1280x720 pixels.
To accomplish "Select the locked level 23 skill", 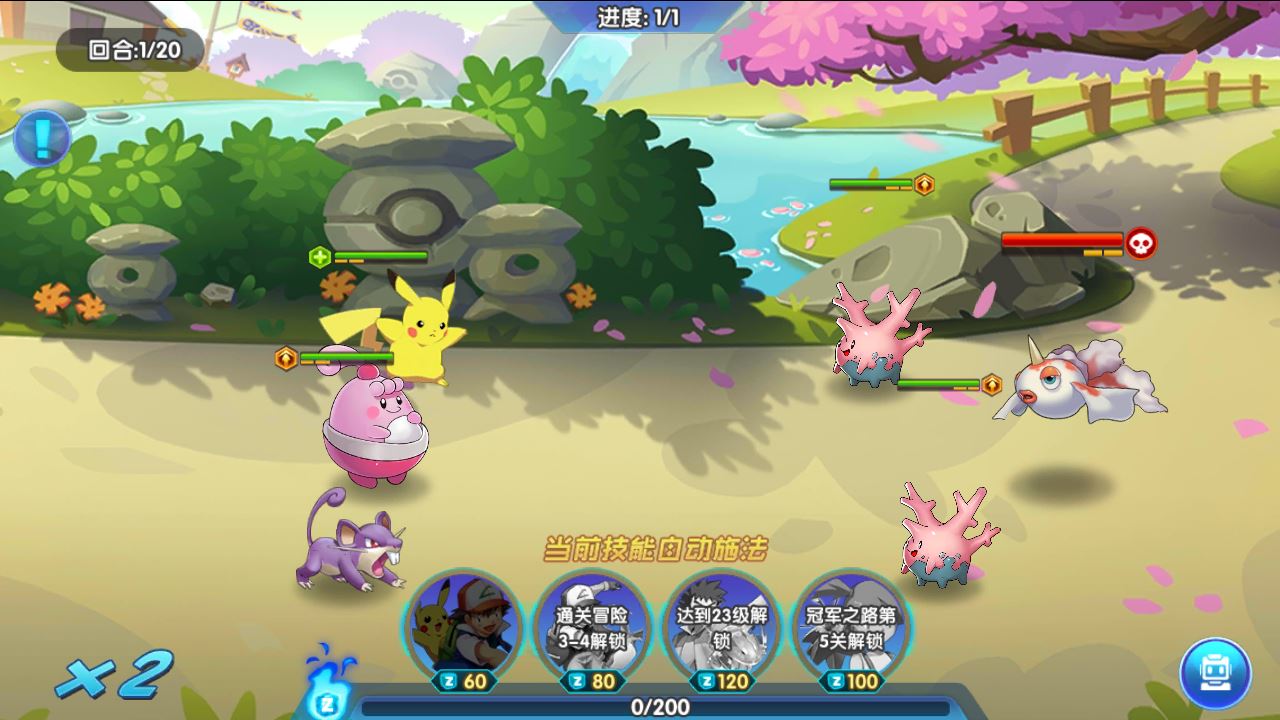I will (x=722, y=622).
